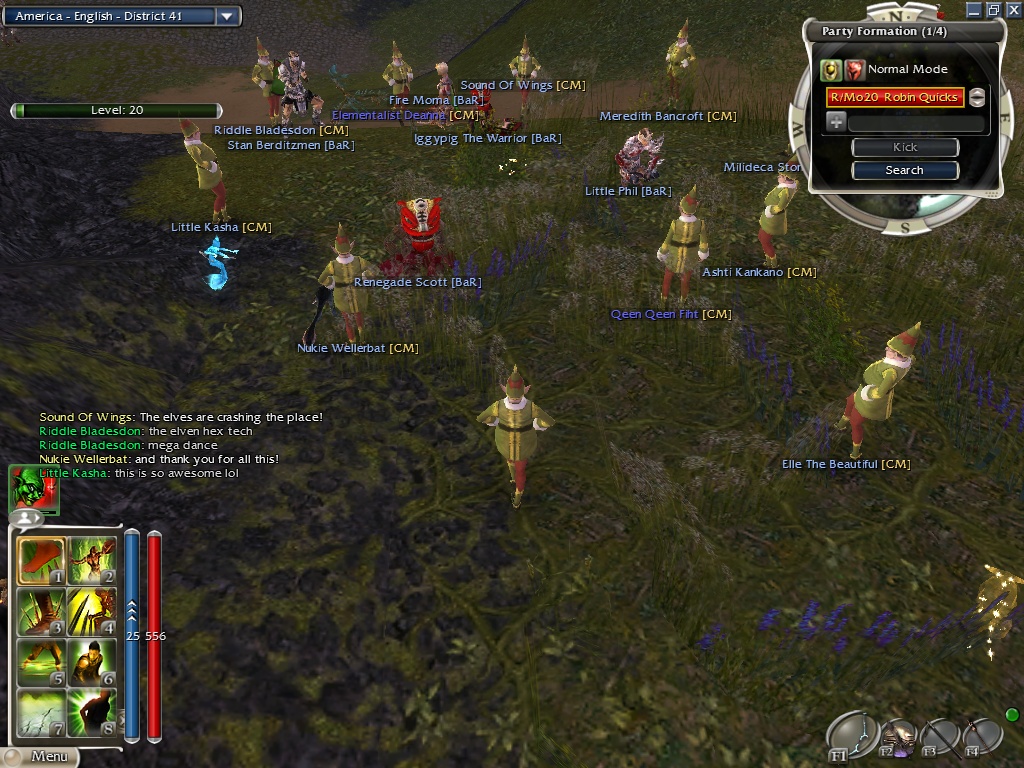The image size is (1024, 768).
Task: Select the Kick button in party panel
Action: (904, 147)
